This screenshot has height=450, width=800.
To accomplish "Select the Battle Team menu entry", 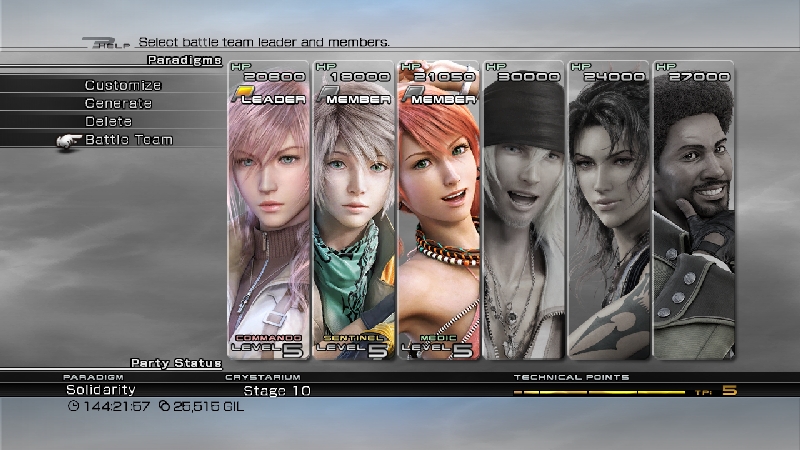I will [x=128, y=140].
